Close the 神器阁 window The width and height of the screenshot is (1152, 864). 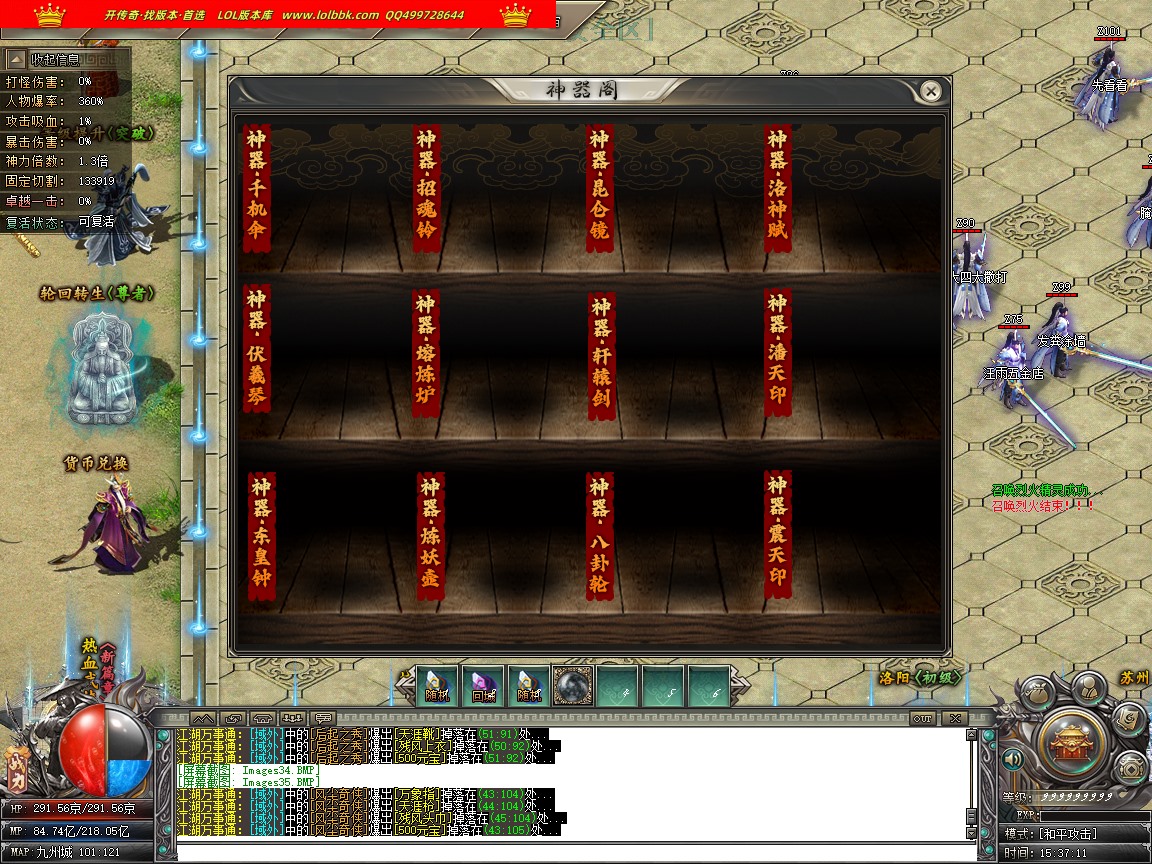(x=931, y=92)
